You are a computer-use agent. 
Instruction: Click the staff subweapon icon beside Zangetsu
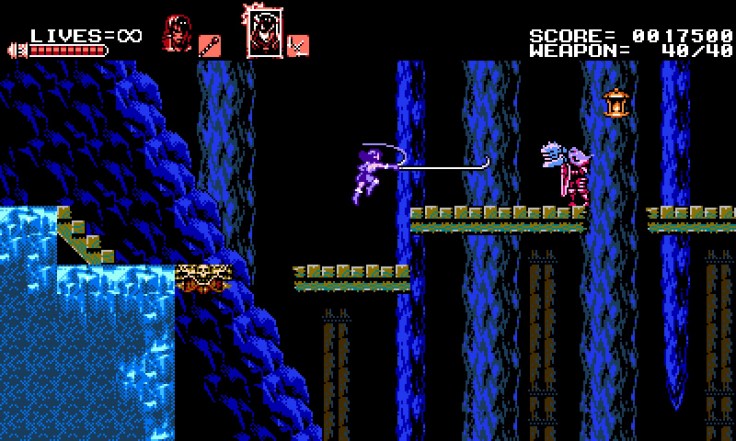pos(209,45)
